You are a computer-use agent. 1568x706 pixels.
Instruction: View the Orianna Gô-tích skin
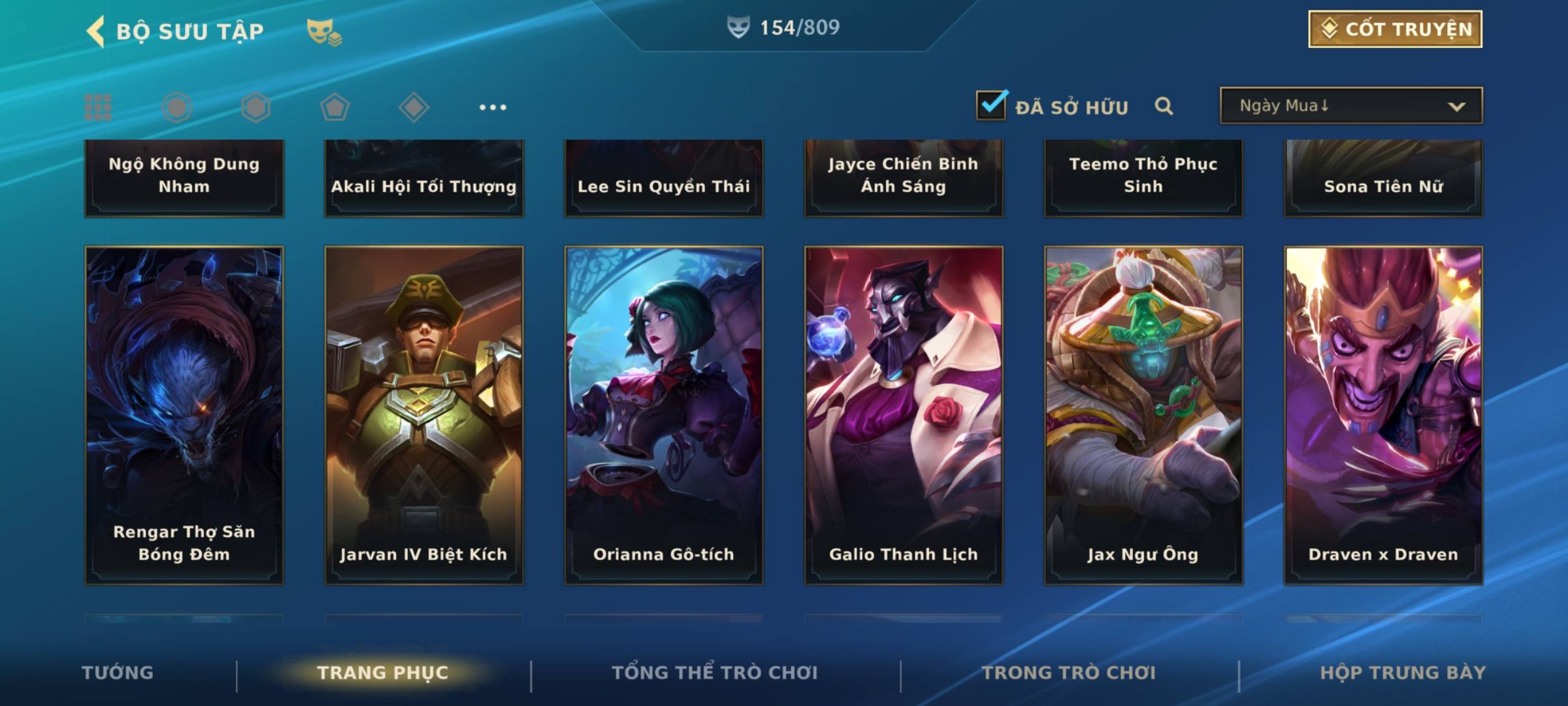664,415
